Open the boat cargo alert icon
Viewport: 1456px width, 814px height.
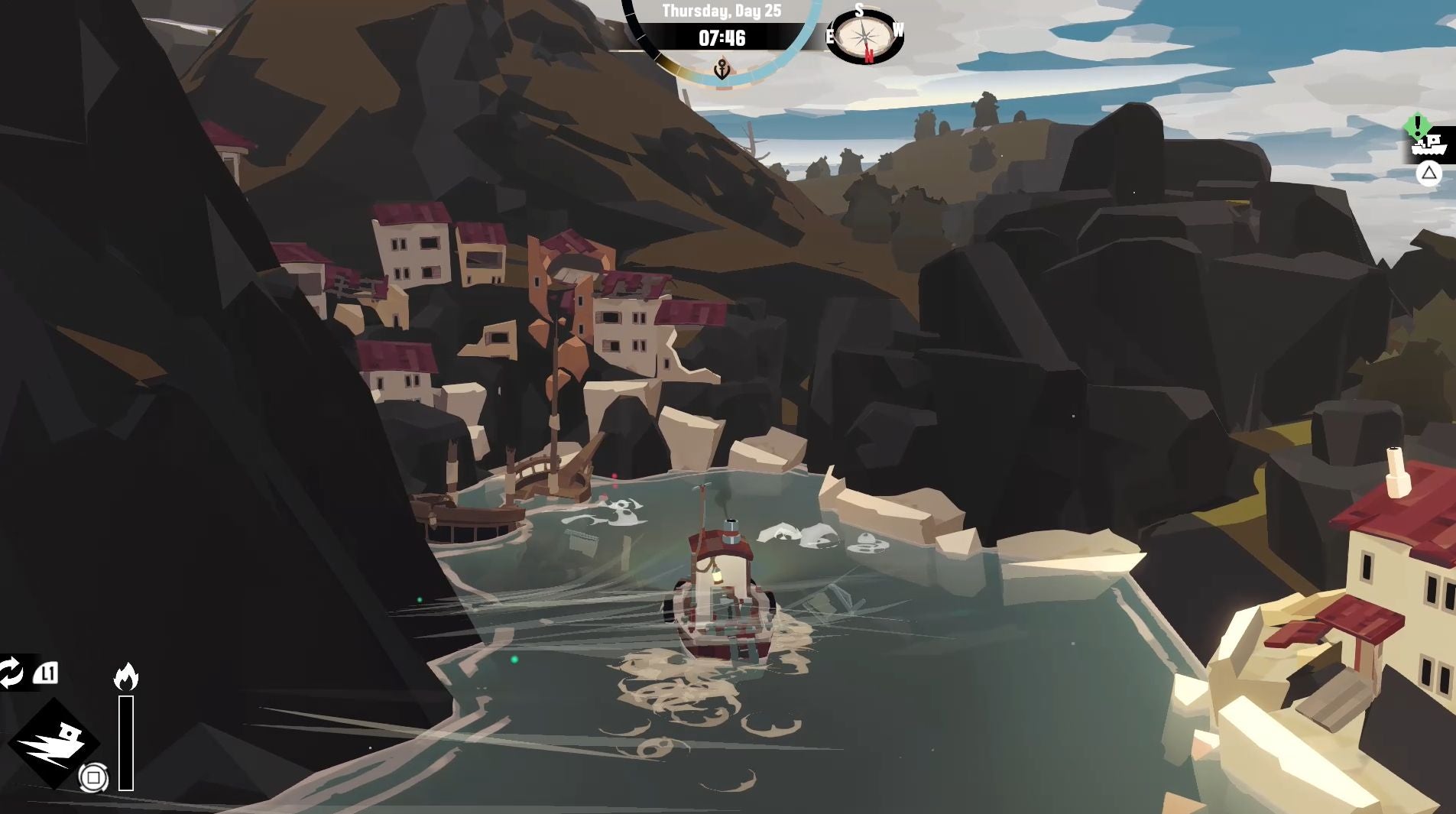coord(1427,142)
